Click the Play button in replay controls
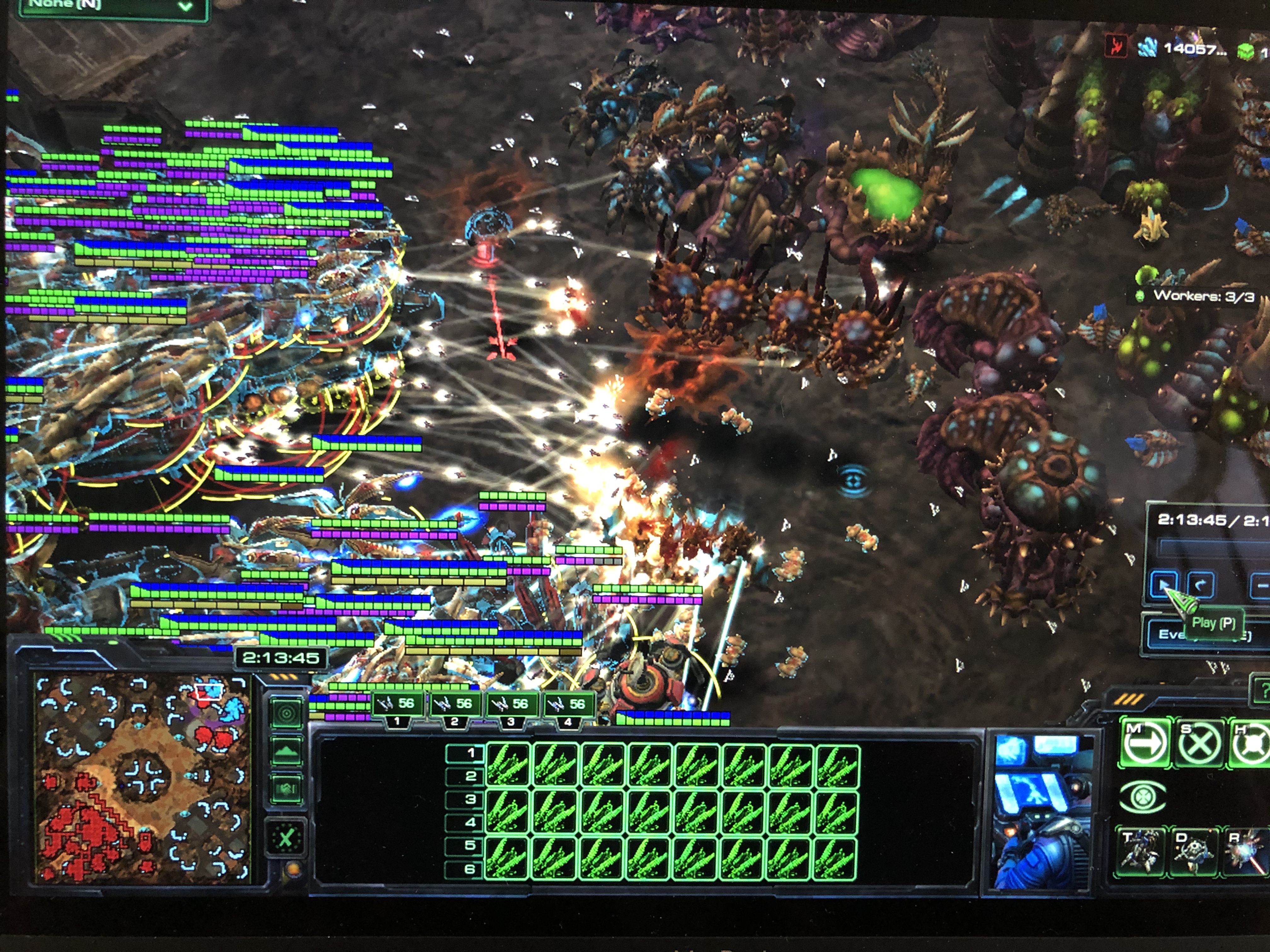This screenshot has height=952, width=1270. [1163, 584]
